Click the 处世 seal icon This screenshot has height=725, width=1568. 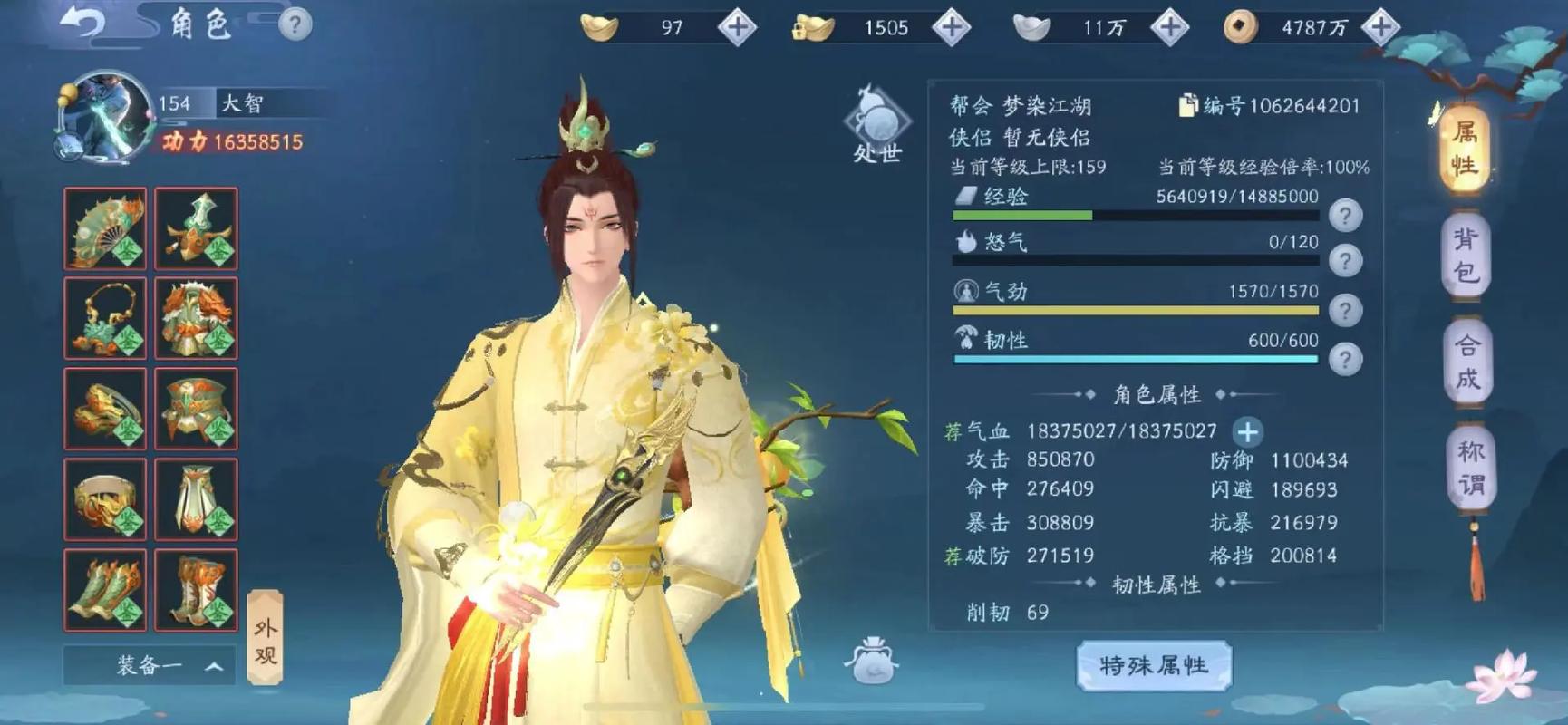coord(877,119)
